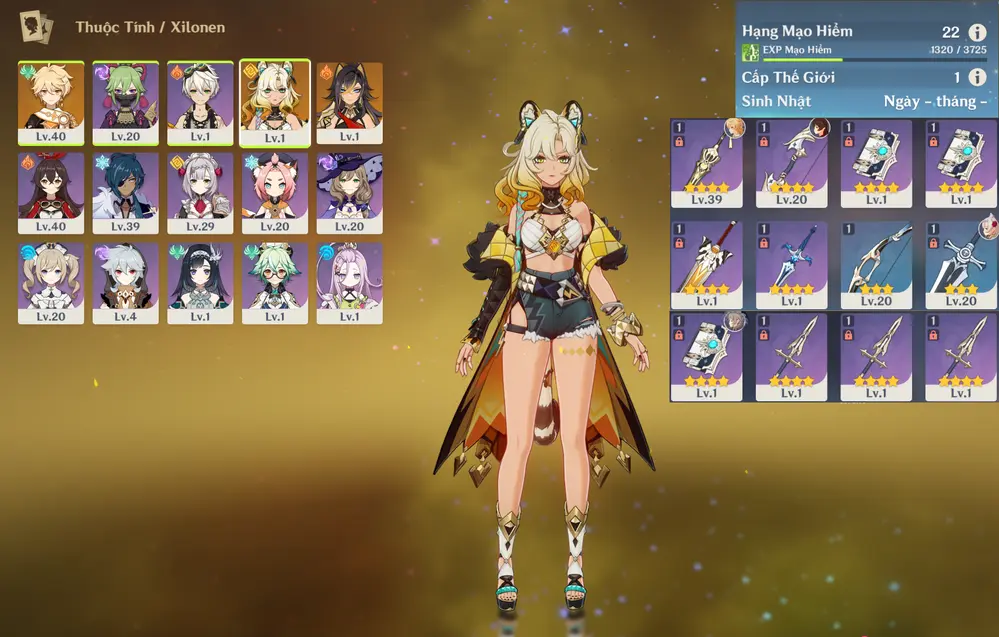Select the Lv.39 golden sword slot
Screen dimensions: 999x637
(706, 161)
